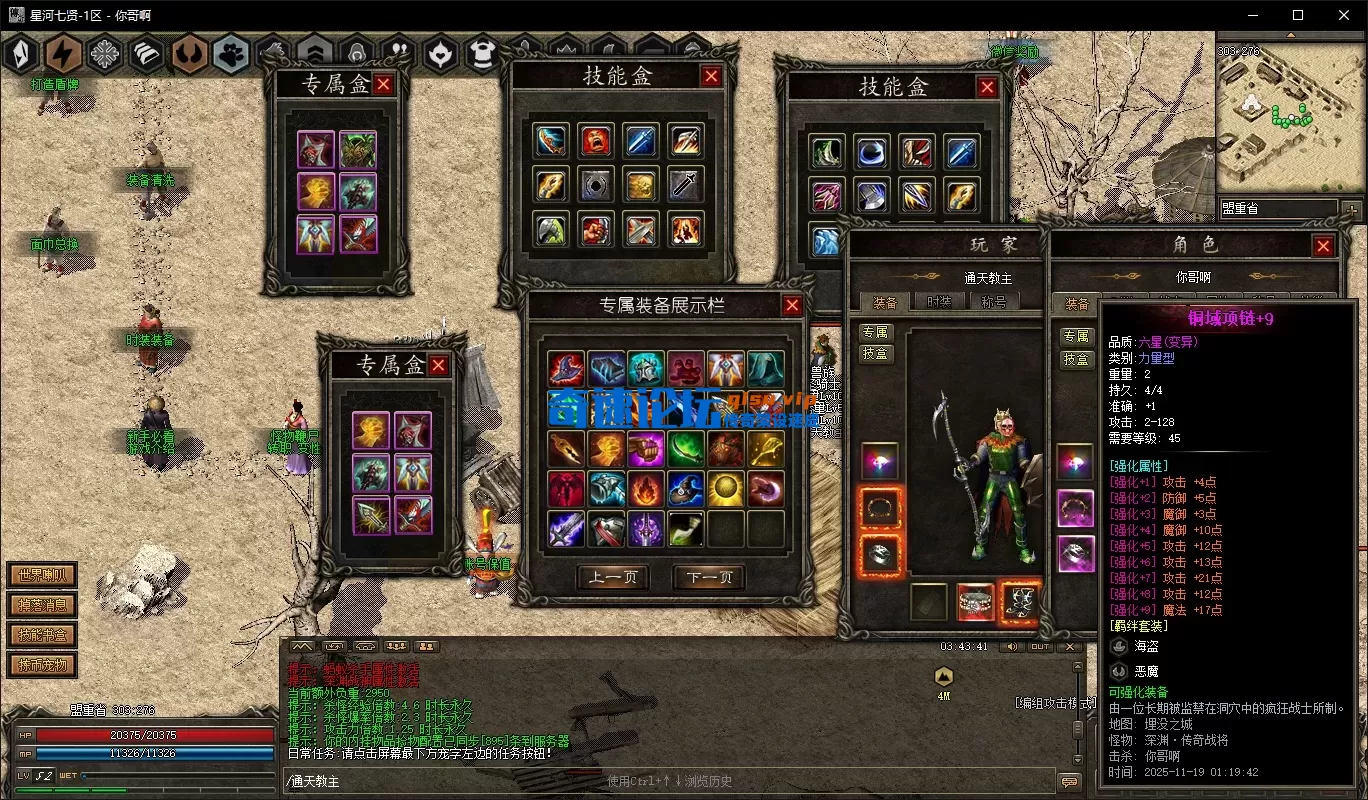Click the 掉落消息 drop messages button
Image resolution: width=1368 pixels, height=800 pixels.
[x=41, y=605]
